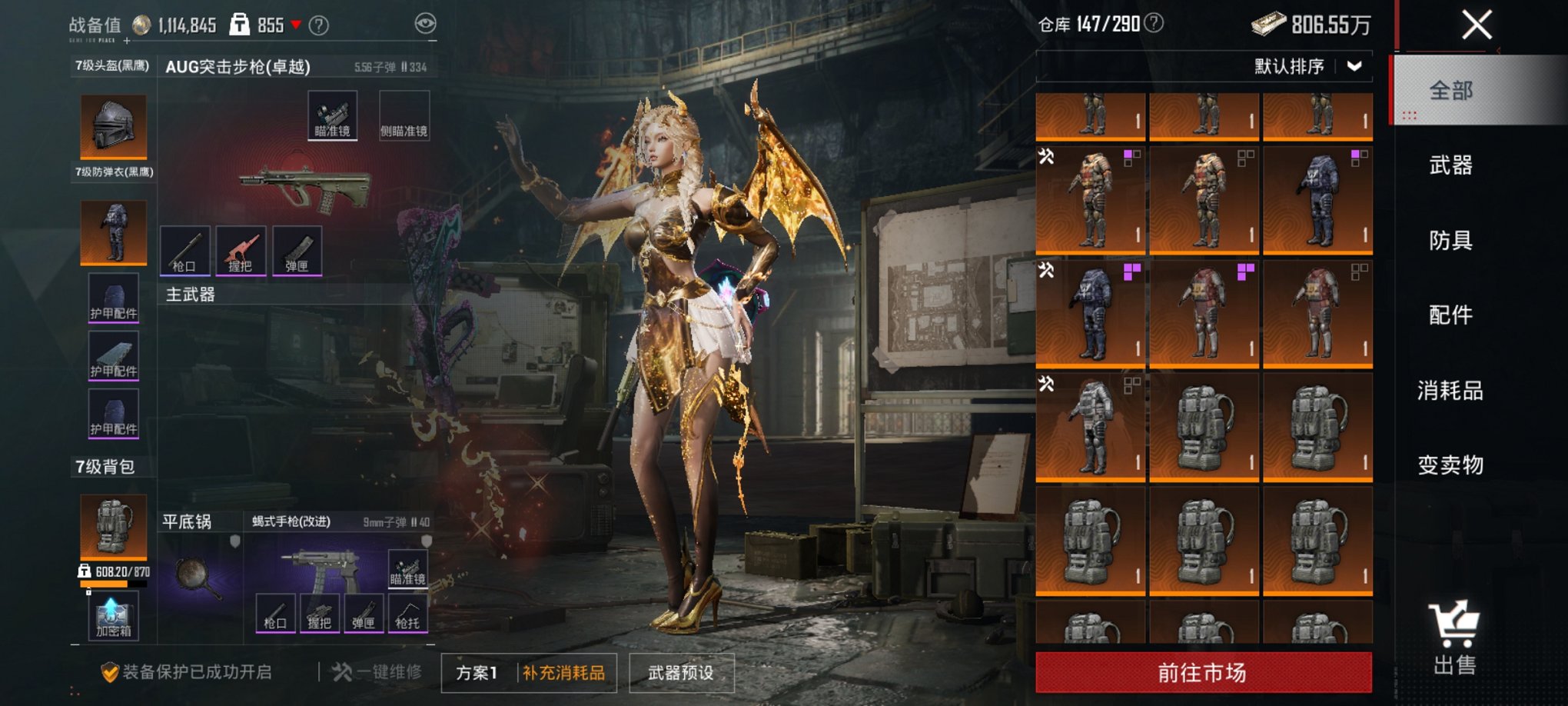Open the 默认排序 sort dropdown
1568x706 pixels.
click(1308, 67)
